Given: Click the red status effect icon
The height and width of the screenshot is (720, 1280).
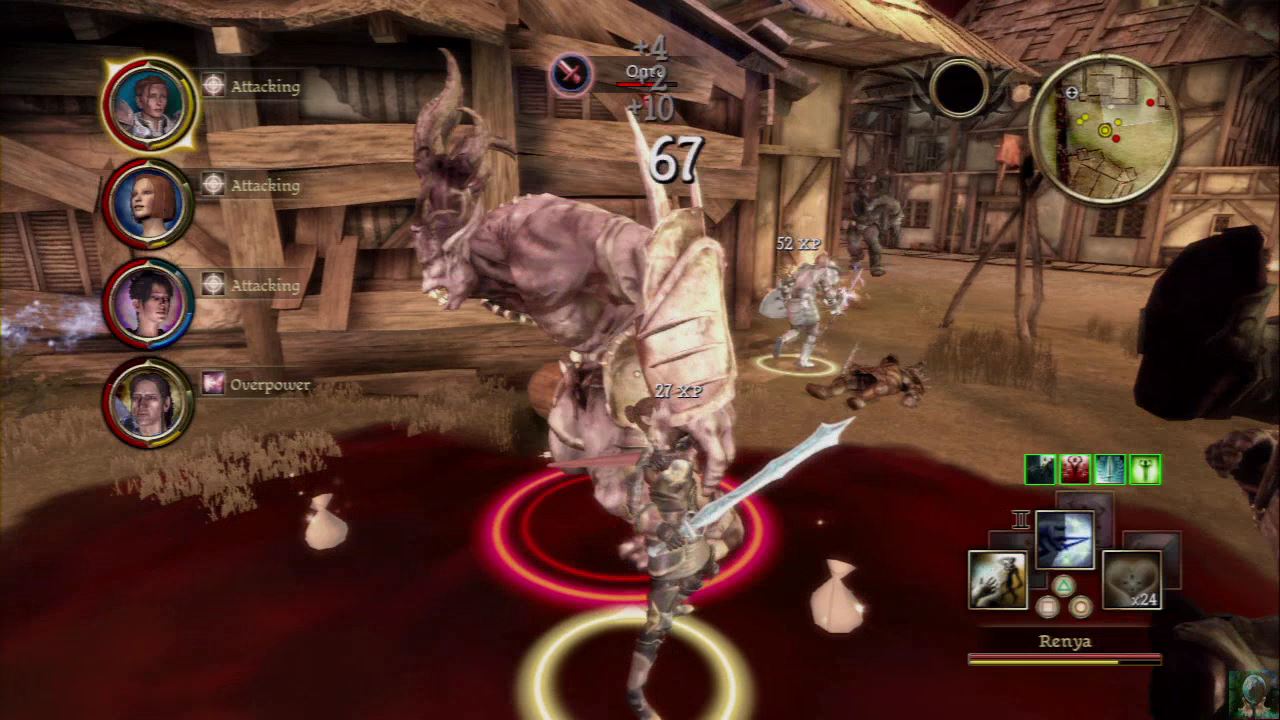Looking at the screenshot, I should pos(1075,469).
